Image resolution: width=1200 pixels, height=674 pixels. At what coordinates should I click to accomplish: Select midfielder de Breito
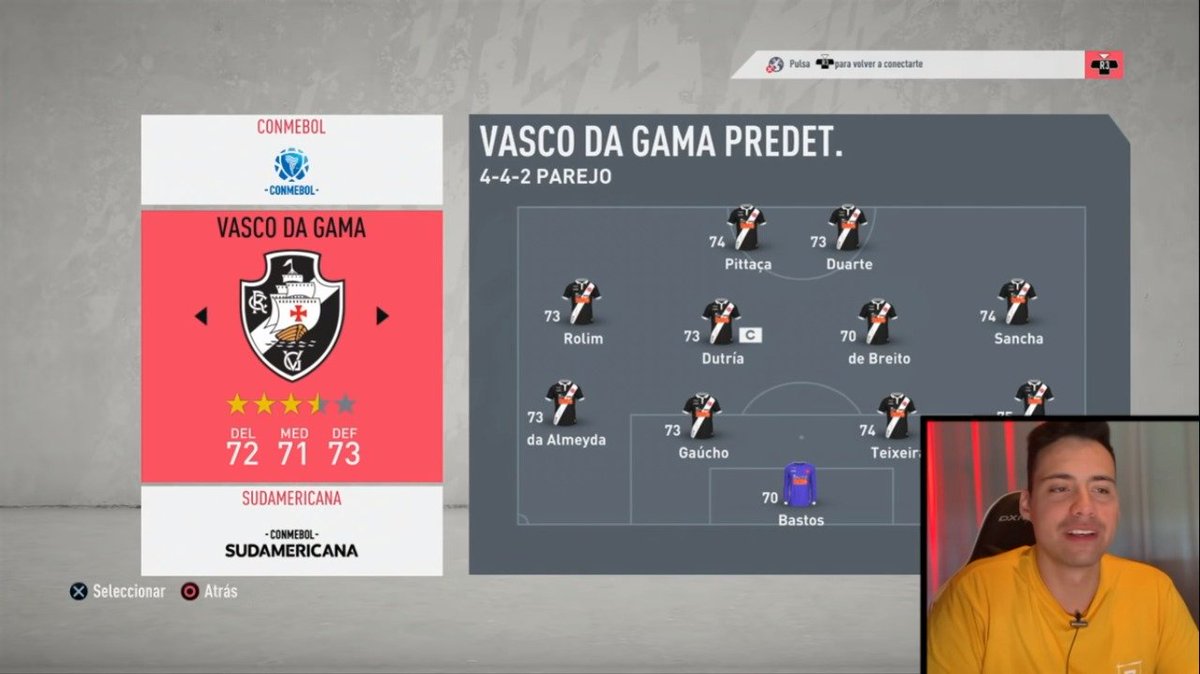[876, 322]
